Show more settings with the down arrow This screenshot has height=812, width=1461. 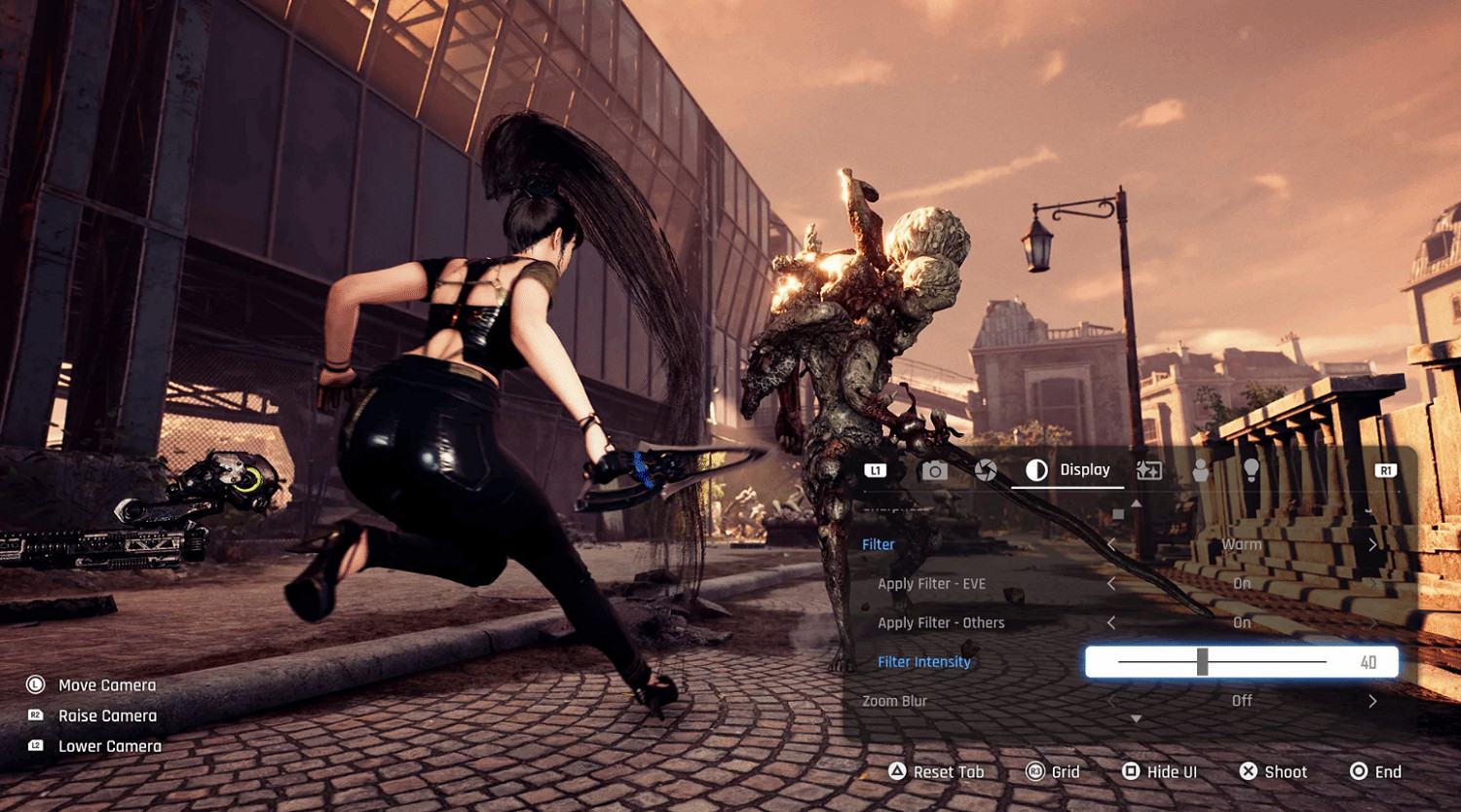coord(1136,719)
